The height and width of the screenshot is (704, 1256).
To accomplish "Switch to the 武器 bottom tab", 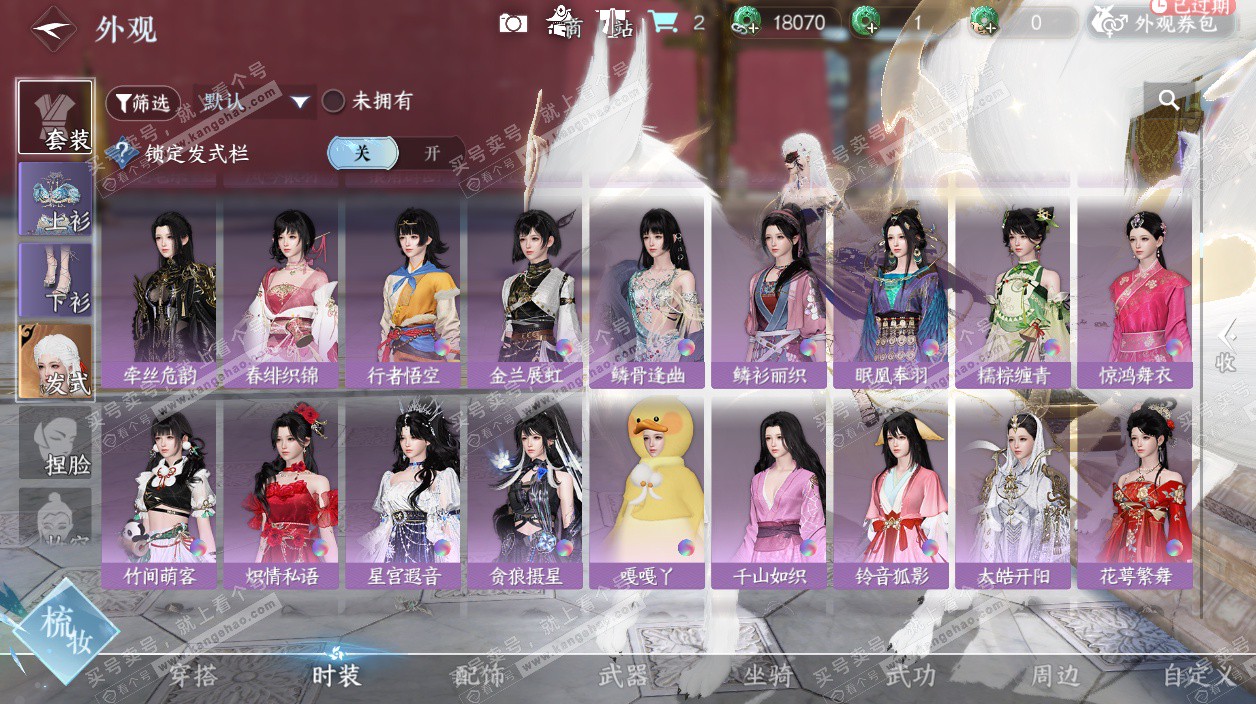I will 623,676.
